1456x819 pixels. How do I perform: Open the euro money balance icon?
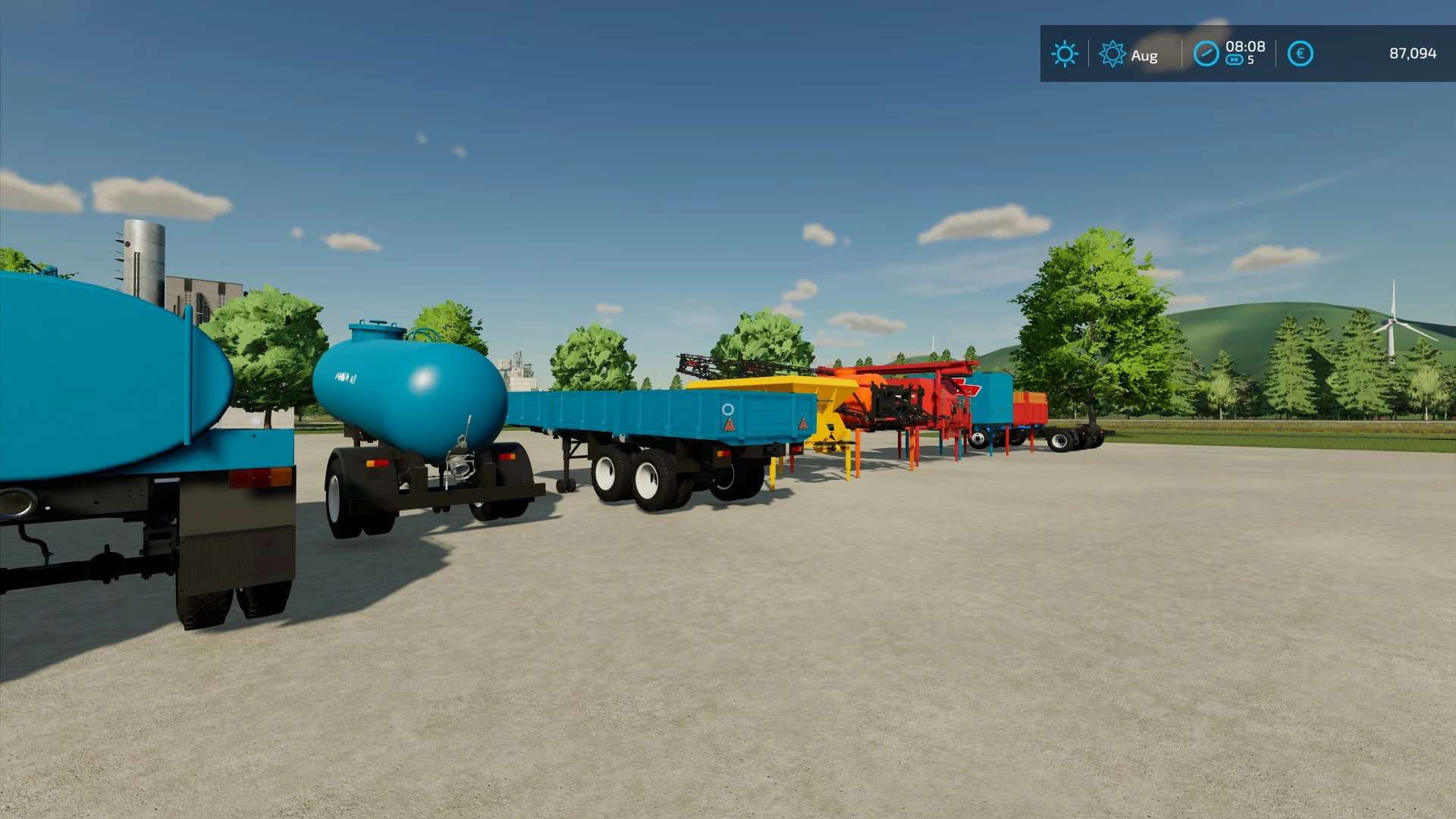tap(1300, 54)
